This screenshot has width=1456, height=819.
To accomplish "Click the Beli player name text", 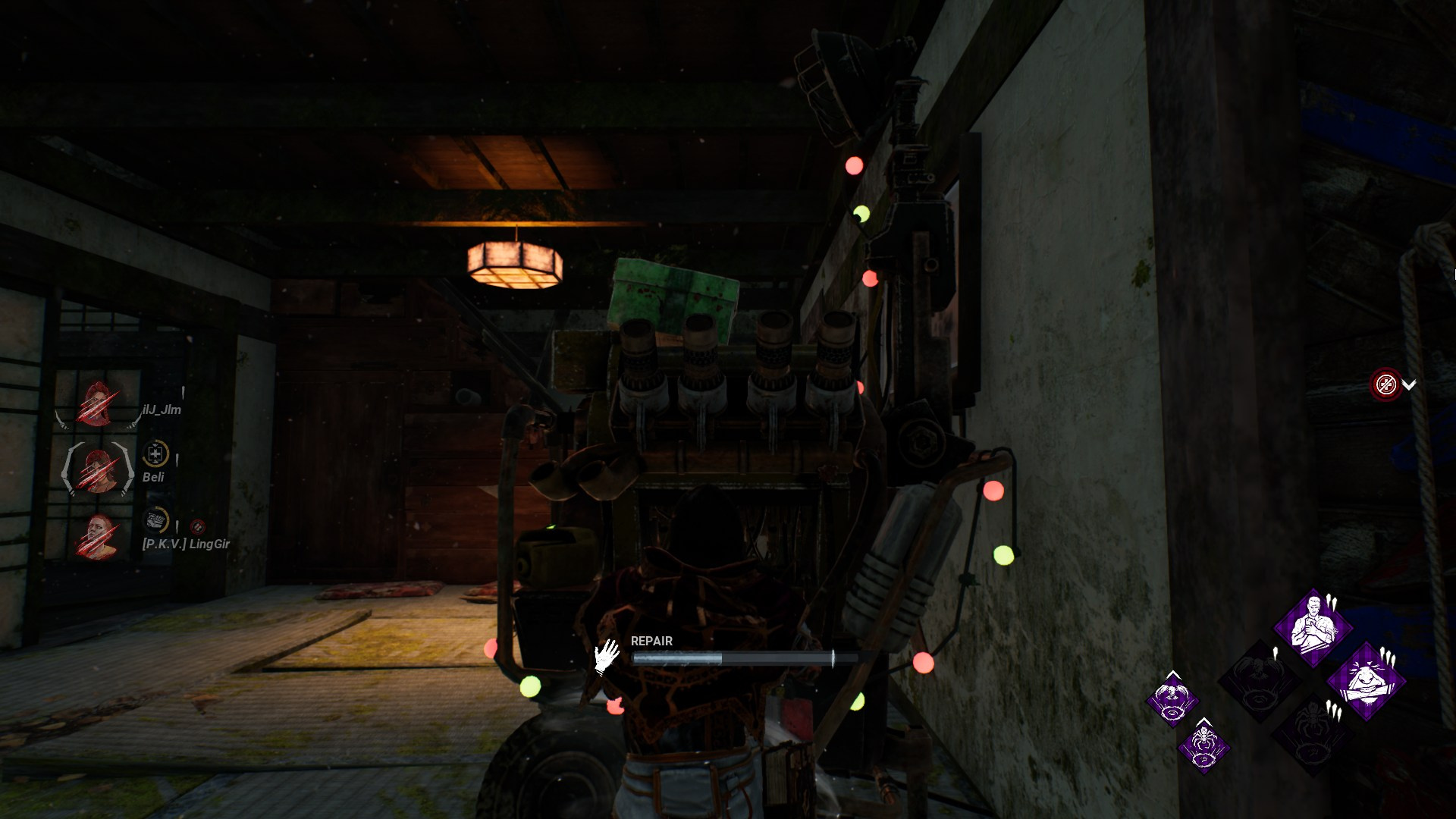I will (153, 477).
